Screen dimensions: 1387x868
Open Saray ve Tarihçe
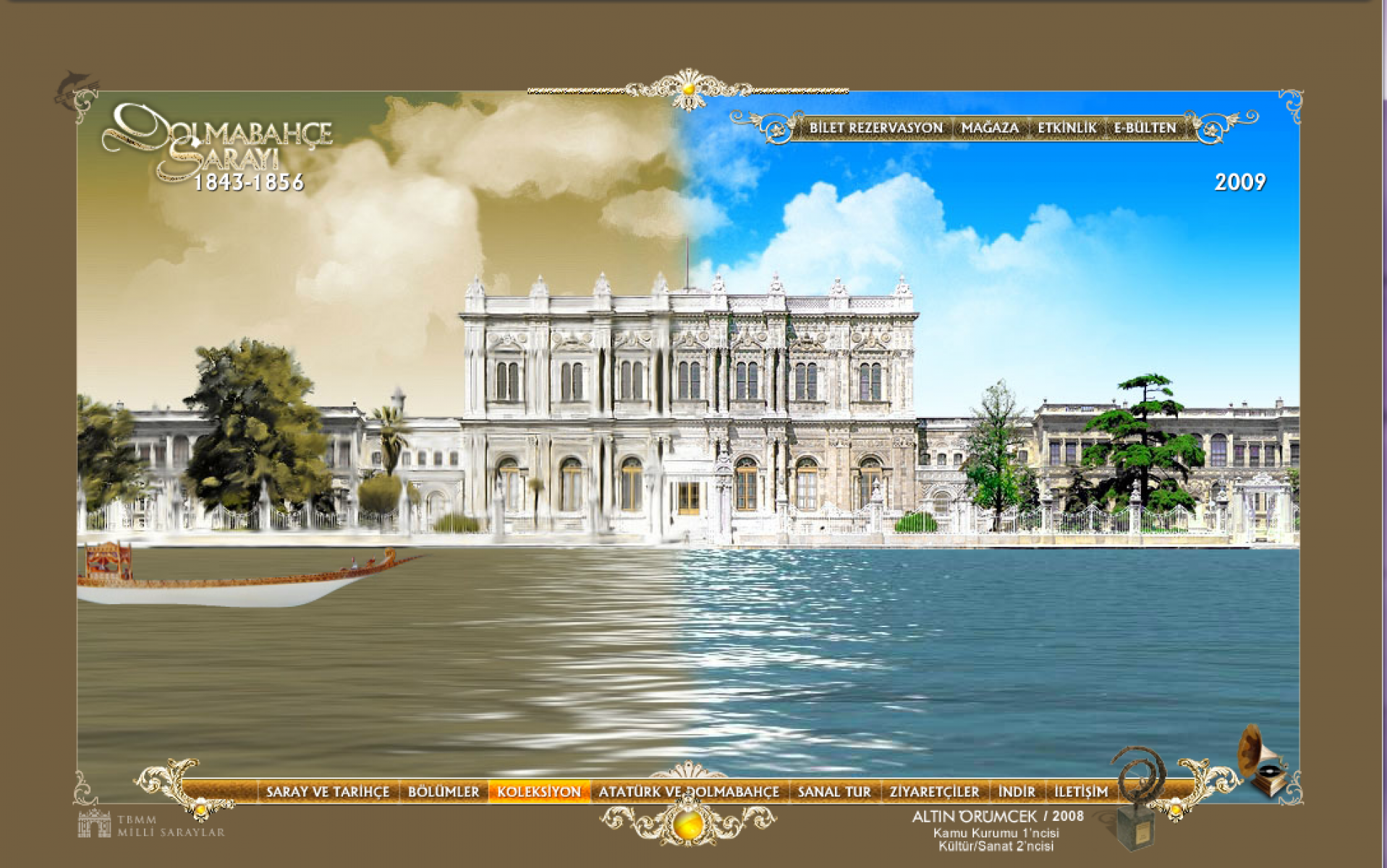pyautogui.click(x=328, y=792)
